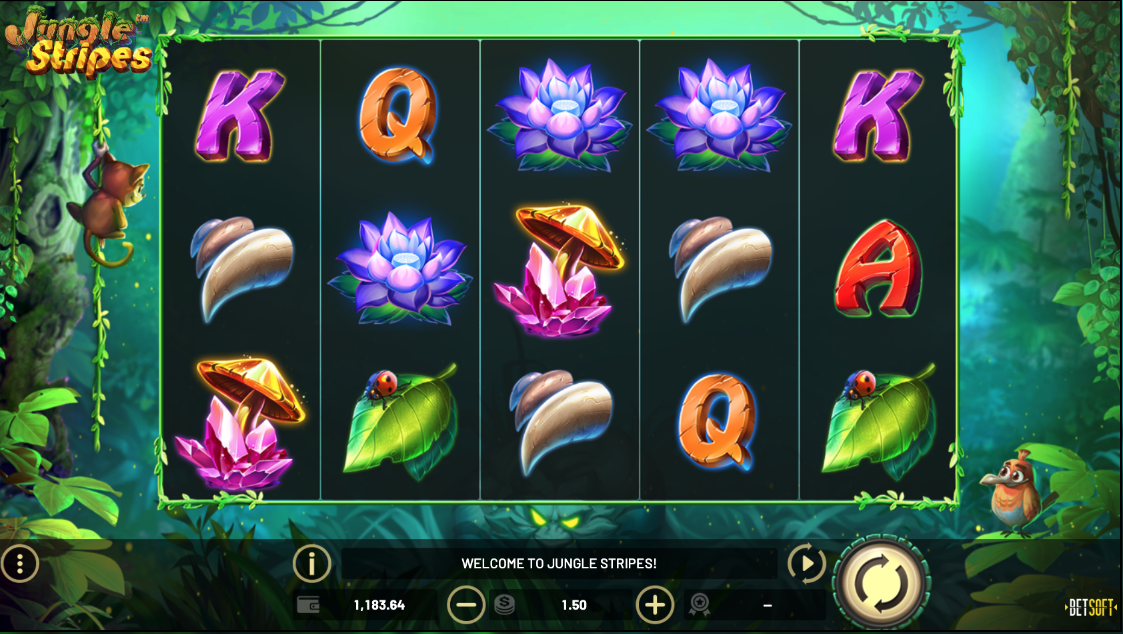1123x634 pixels.
Task: Increase the bet with the plus button
Action: tap(655, 605)
